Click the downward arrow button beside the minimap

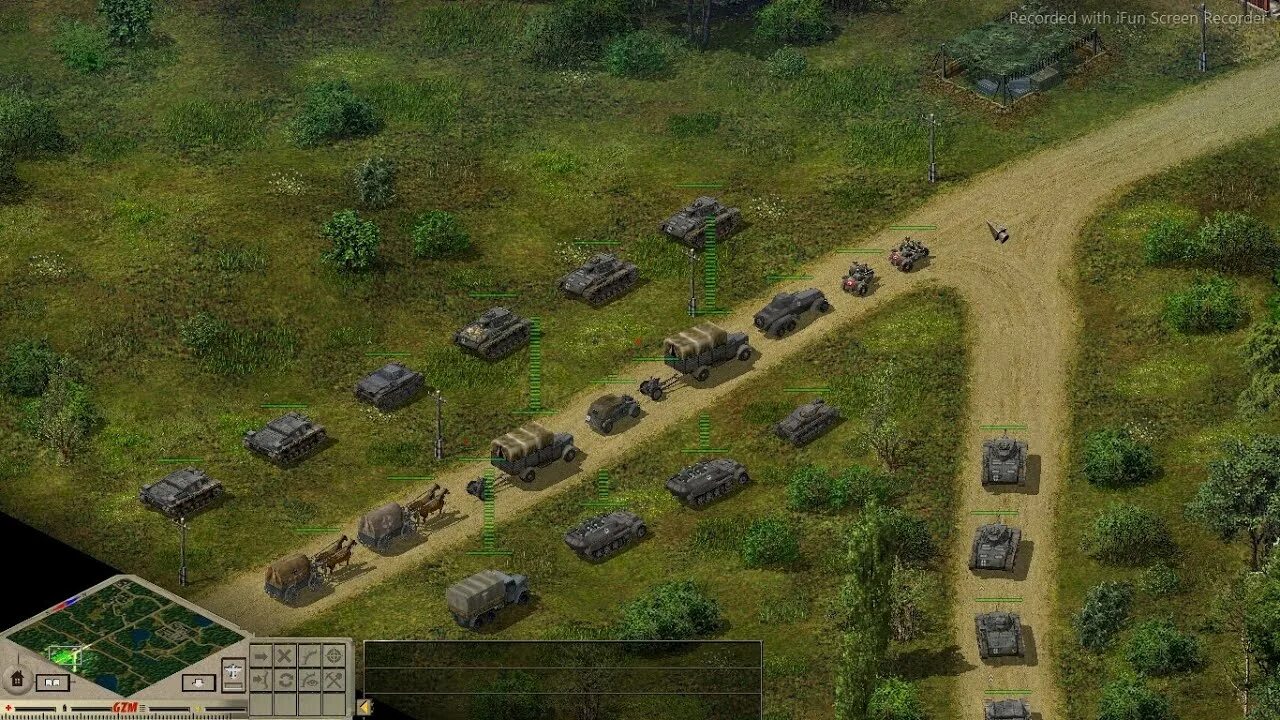pos(197,684)
